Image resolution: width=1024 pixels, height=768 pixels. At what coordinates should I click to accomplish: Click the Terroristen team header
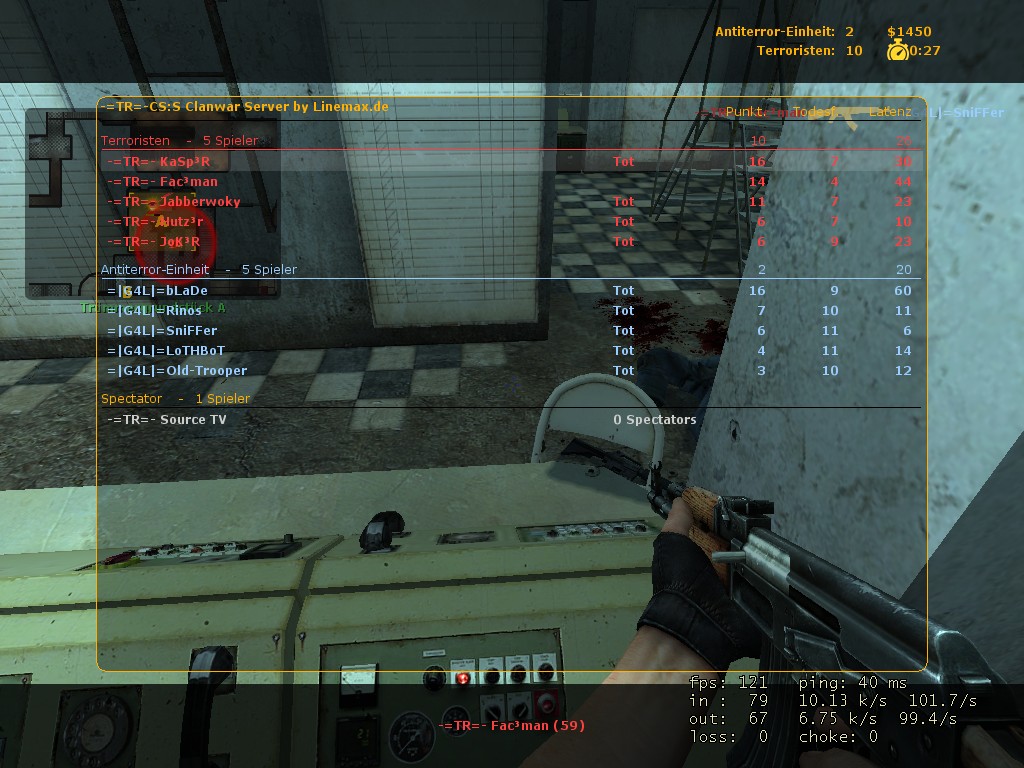pyautogui.click(x=179, y=141)
